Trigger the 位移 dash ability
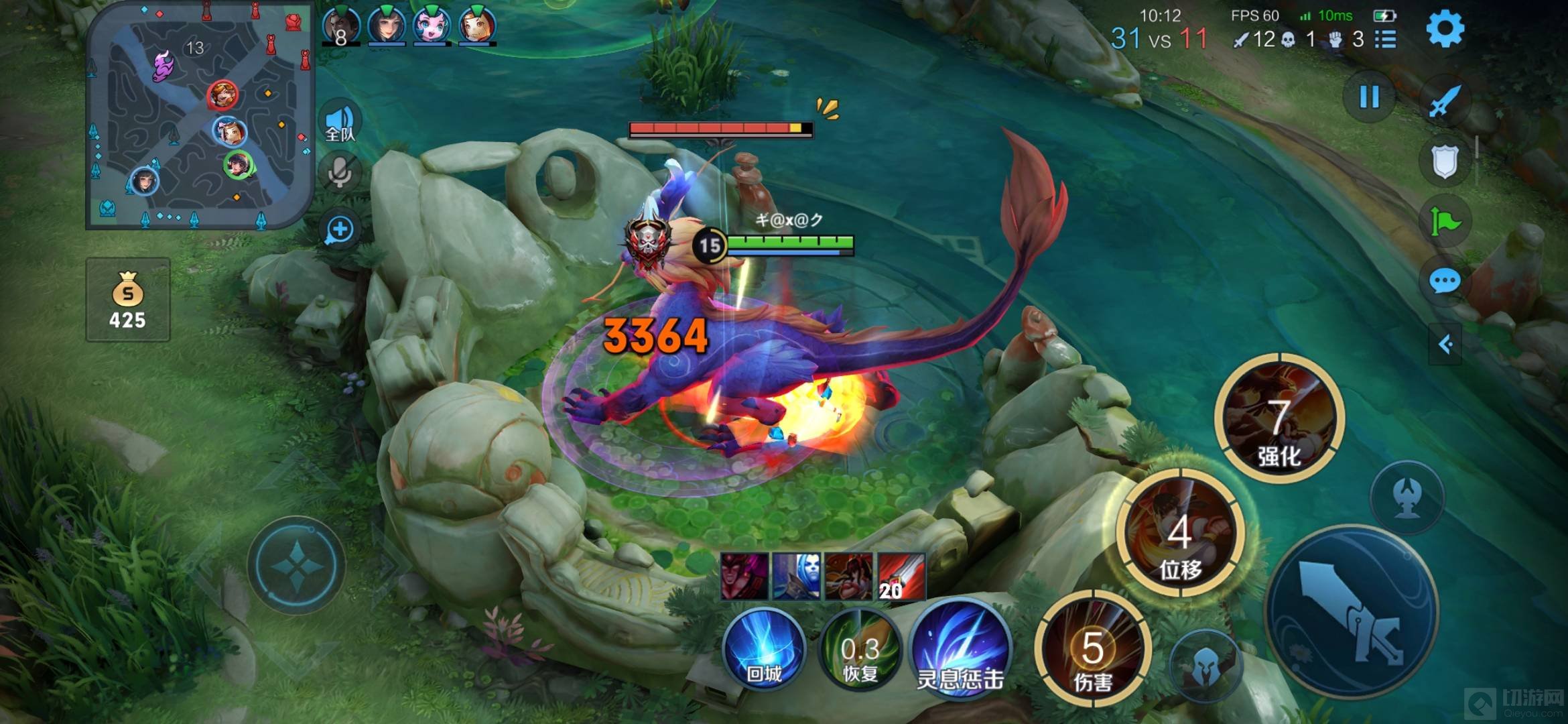Image resolution: width=1568 pixels, height=724 pixels. point(1181,533)
